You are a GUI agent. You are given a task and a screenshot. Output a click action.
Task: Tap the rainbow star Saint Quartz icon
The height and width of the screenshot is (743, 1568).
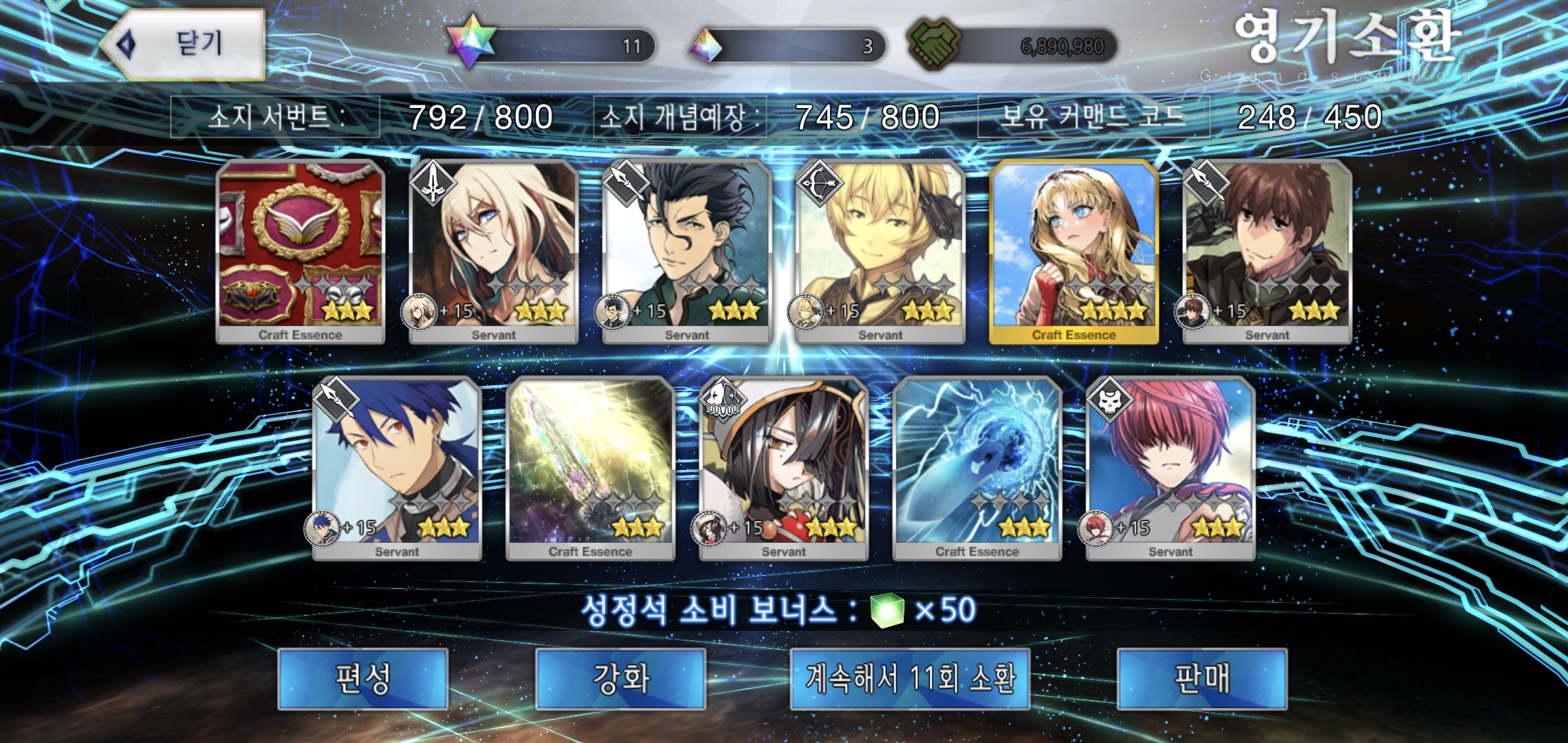[471, 43]
